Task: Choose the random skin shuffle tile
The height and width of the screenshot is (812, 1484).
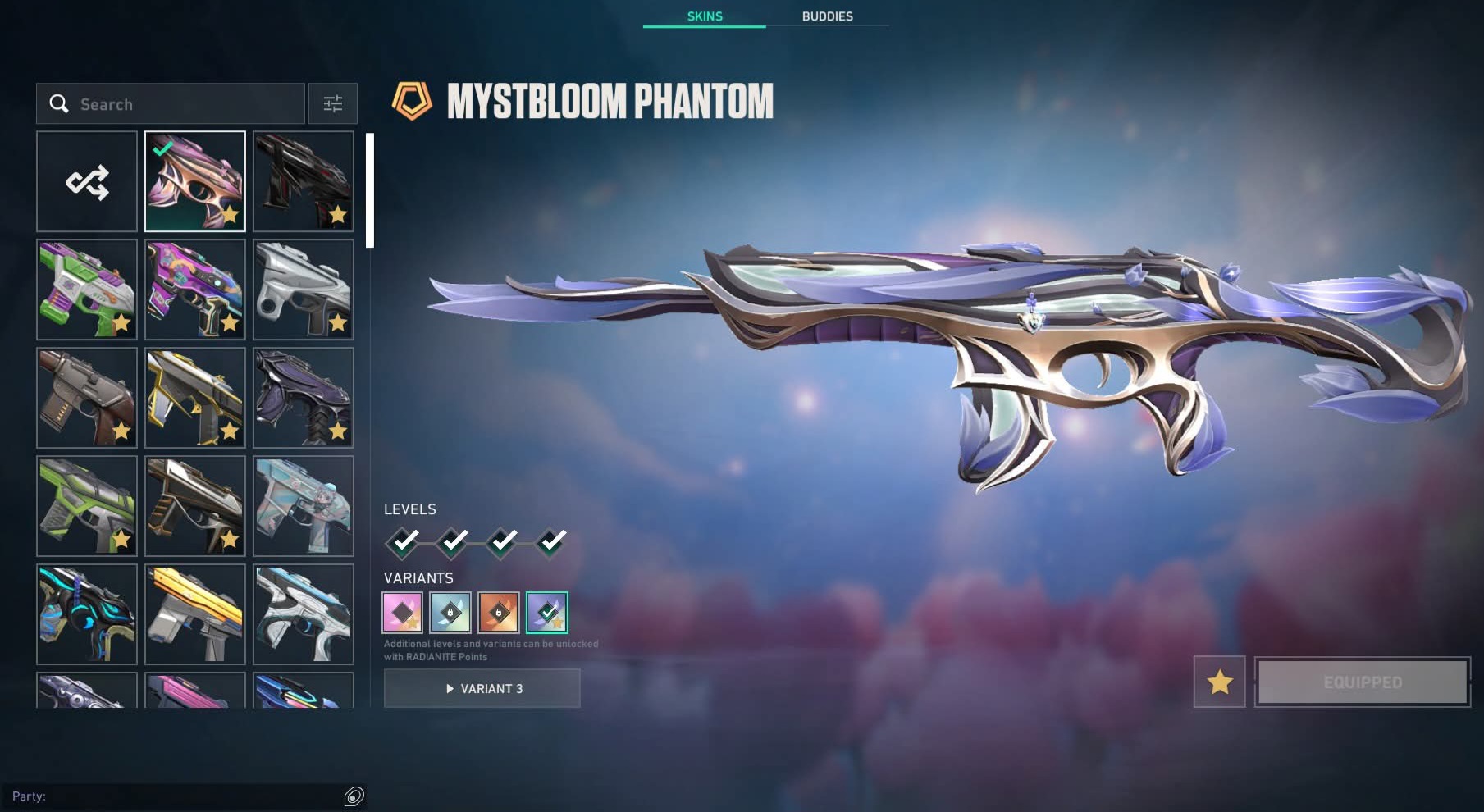Action: (x=87, y=181)
